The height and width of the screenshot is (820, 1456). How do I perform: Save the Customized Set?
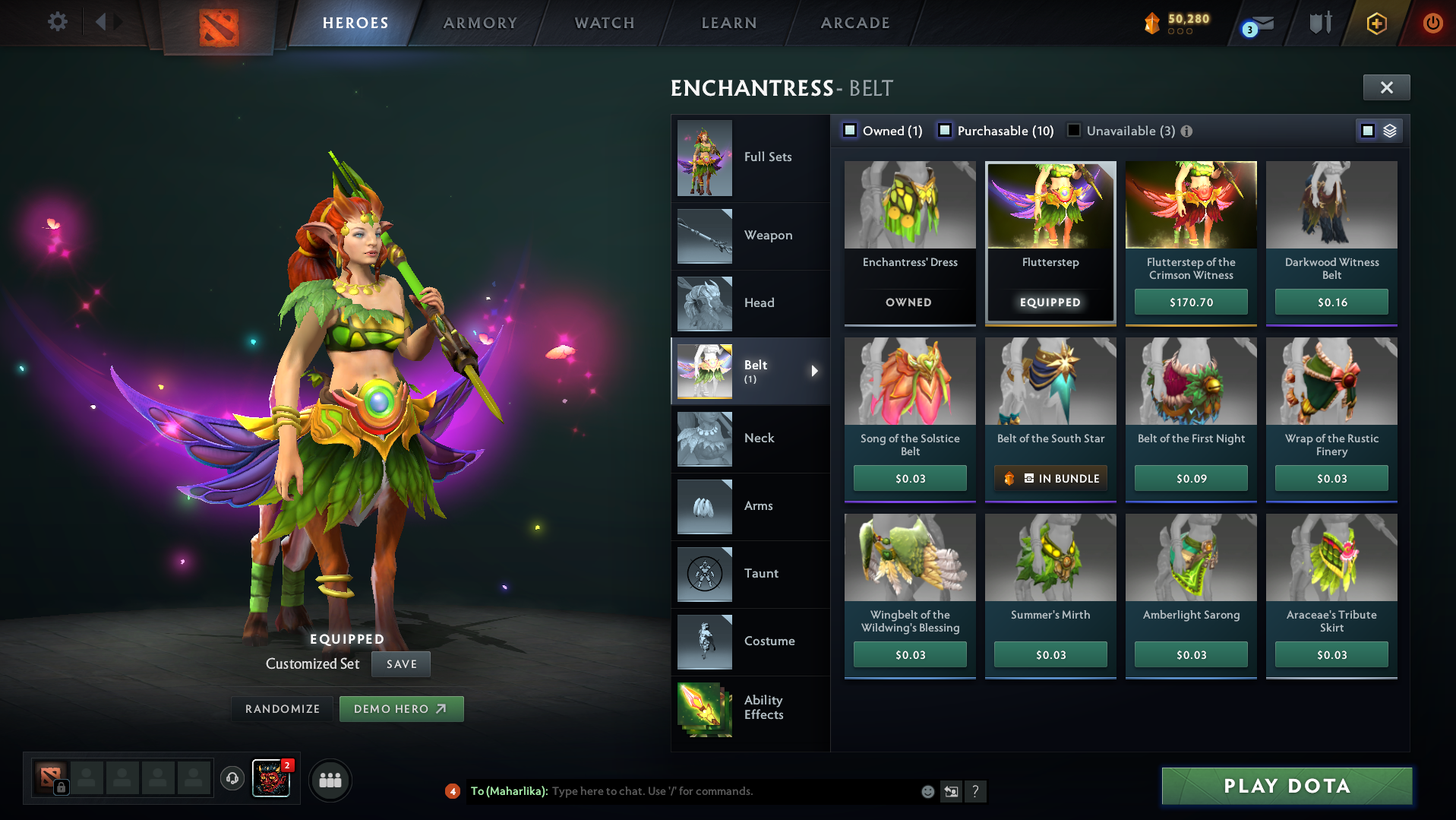[400, 663]
